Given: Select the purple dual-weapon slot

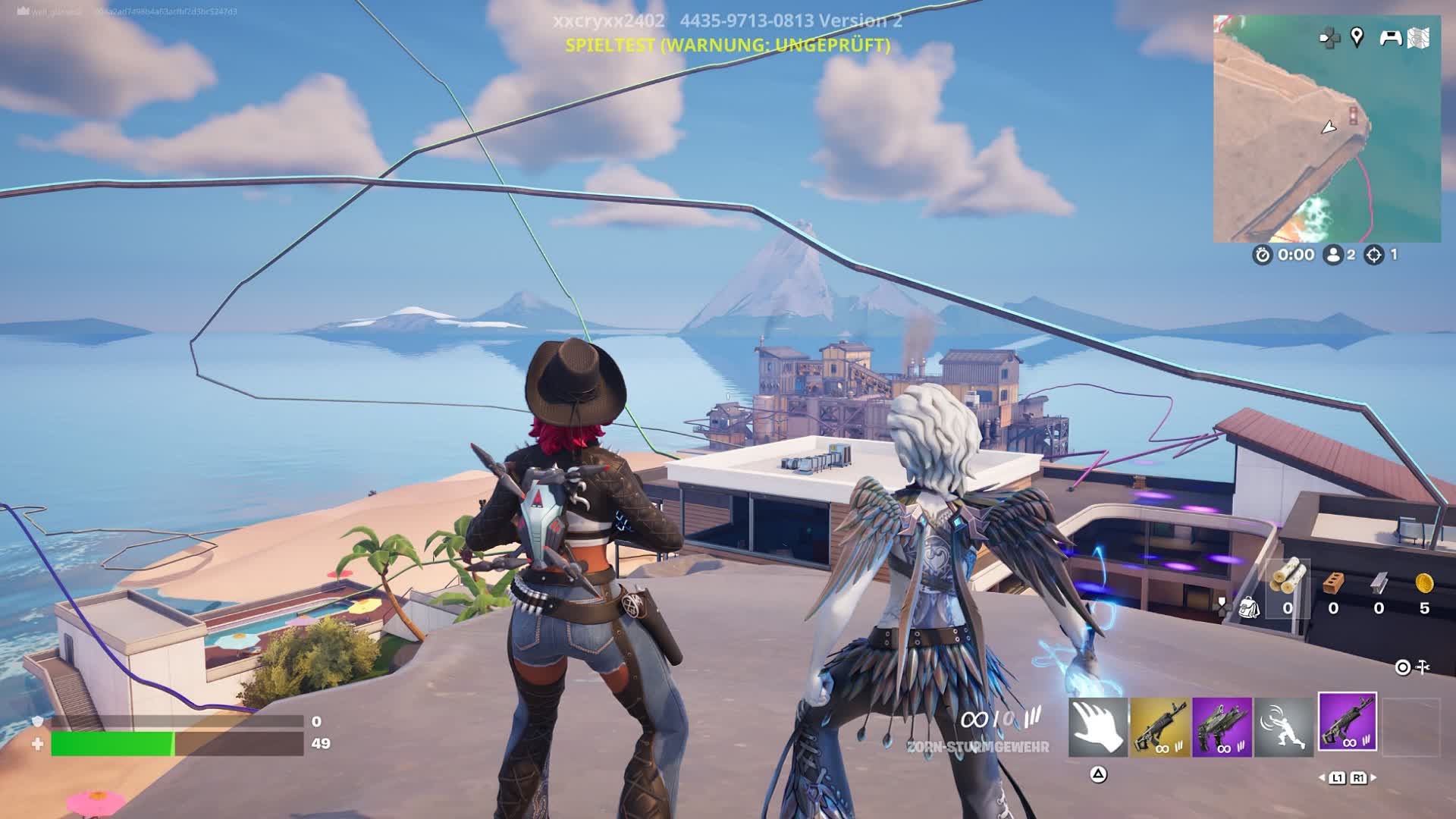Looking at the screenshot, I should (1222, 727).
